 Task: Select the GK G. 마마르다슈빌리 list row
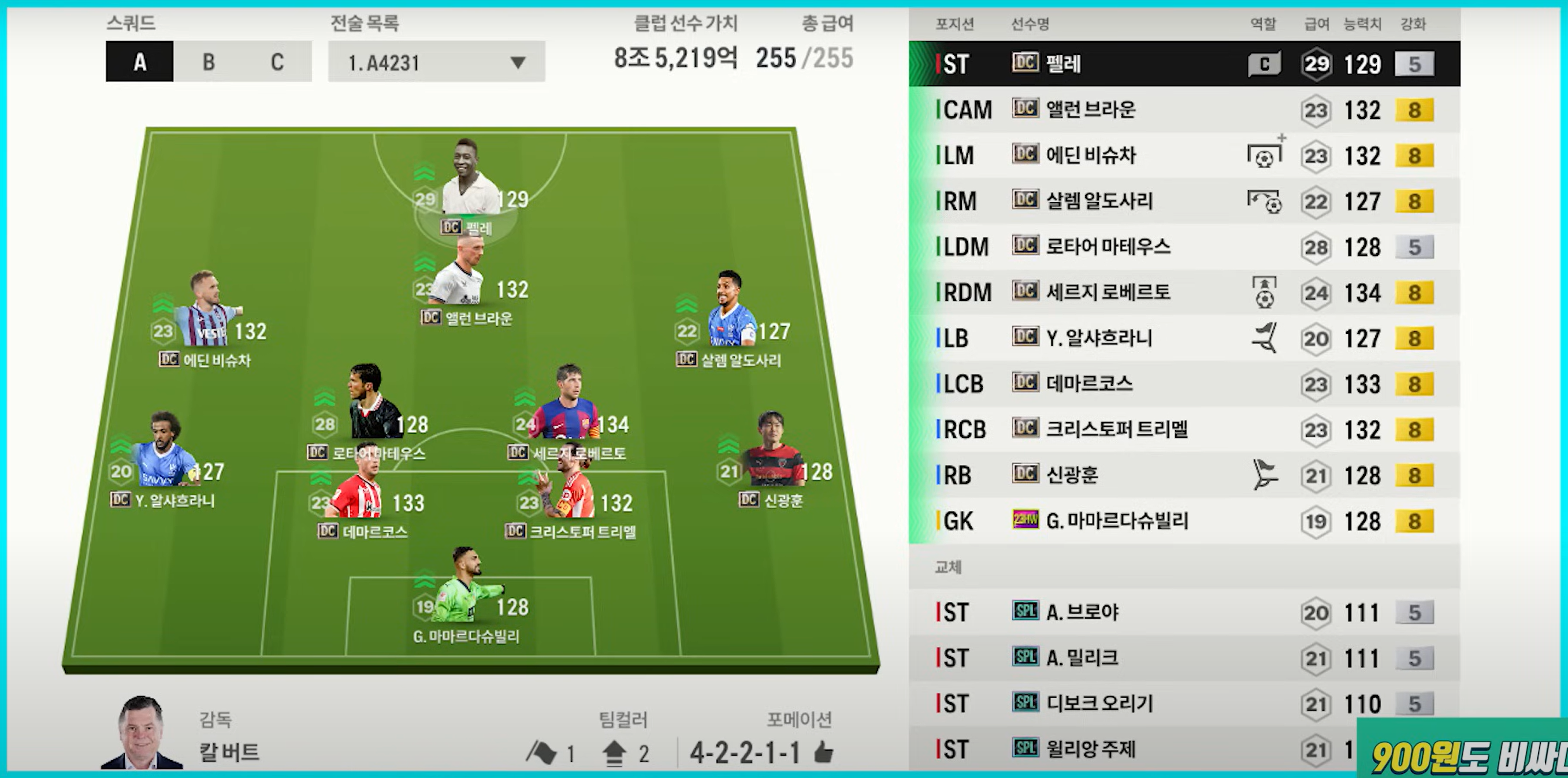click(x=1184, y=522)
